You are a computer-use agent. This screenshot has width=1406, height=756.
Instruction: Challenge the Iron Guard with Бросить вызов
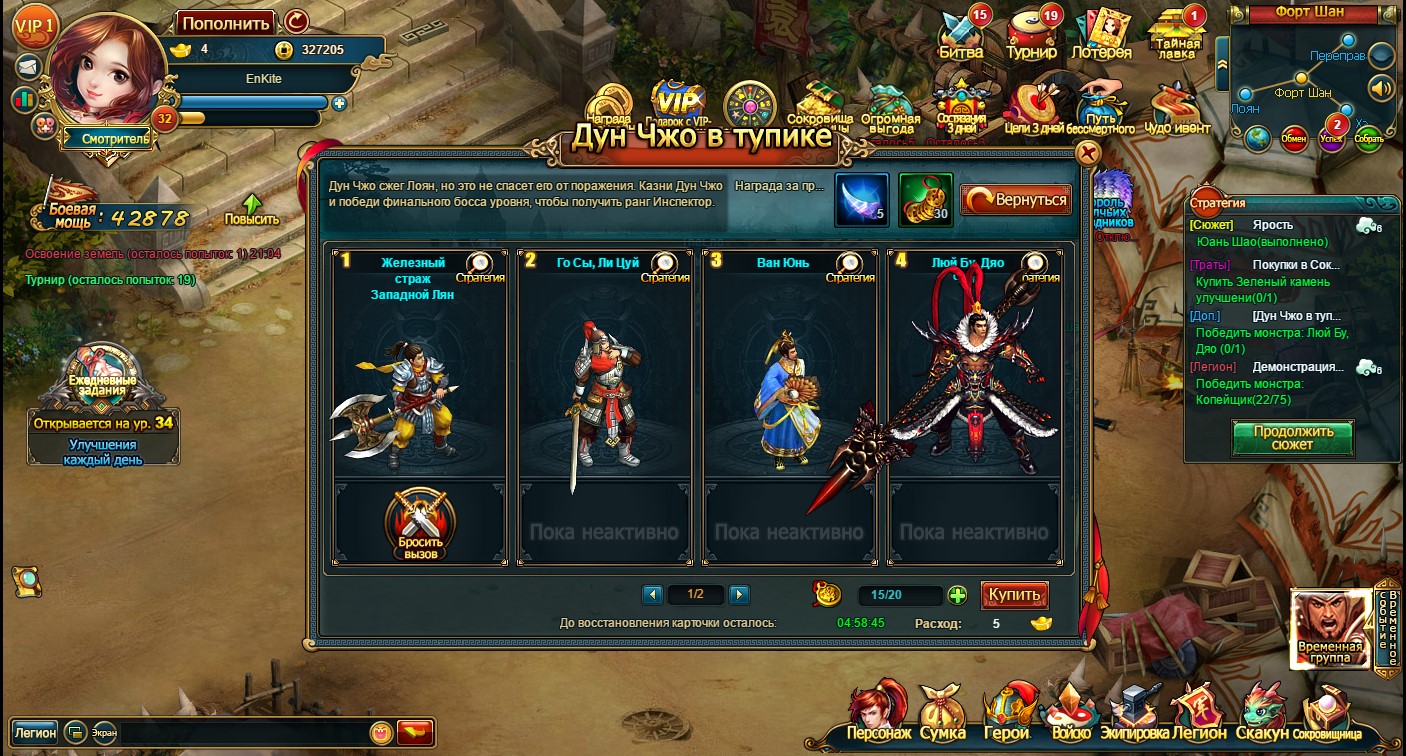[x=420, y=524]
